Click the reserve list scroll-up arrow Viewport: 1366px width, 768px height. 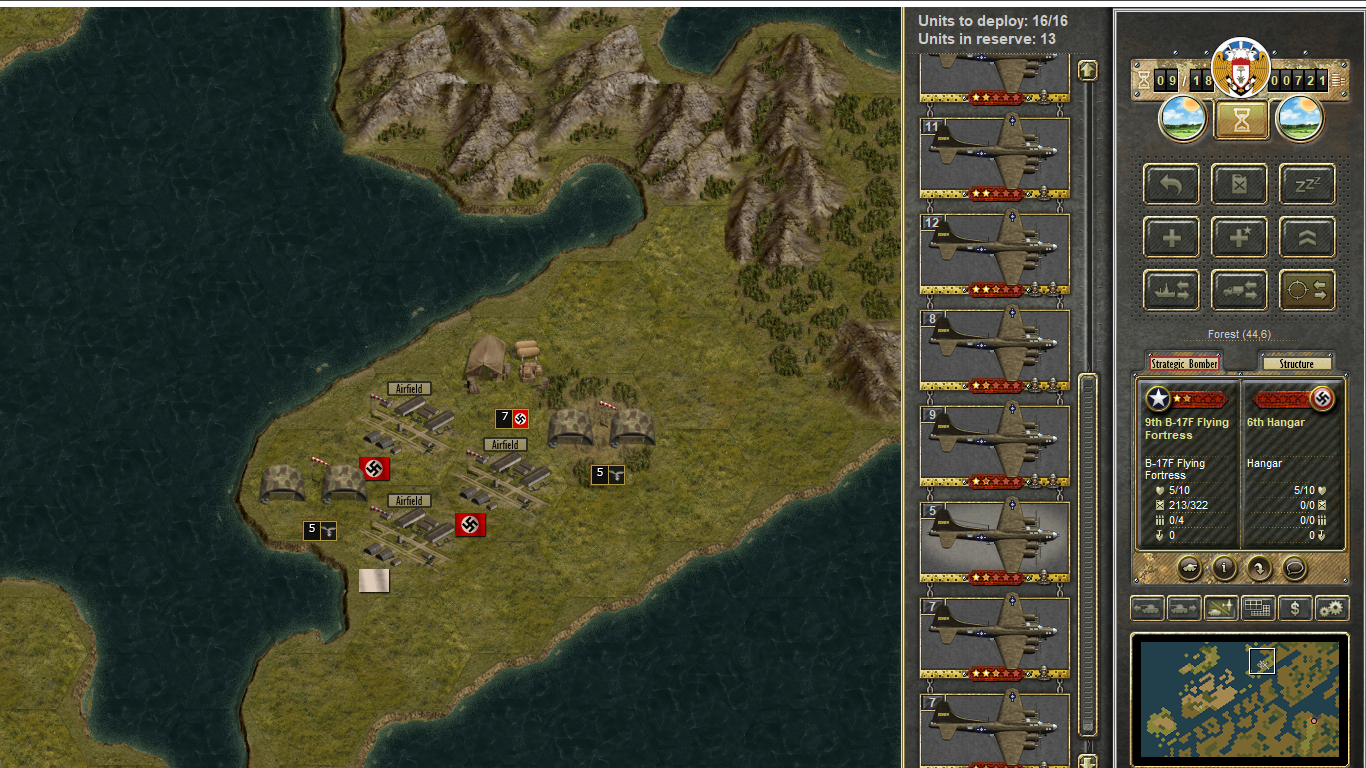coord(1087,71)
